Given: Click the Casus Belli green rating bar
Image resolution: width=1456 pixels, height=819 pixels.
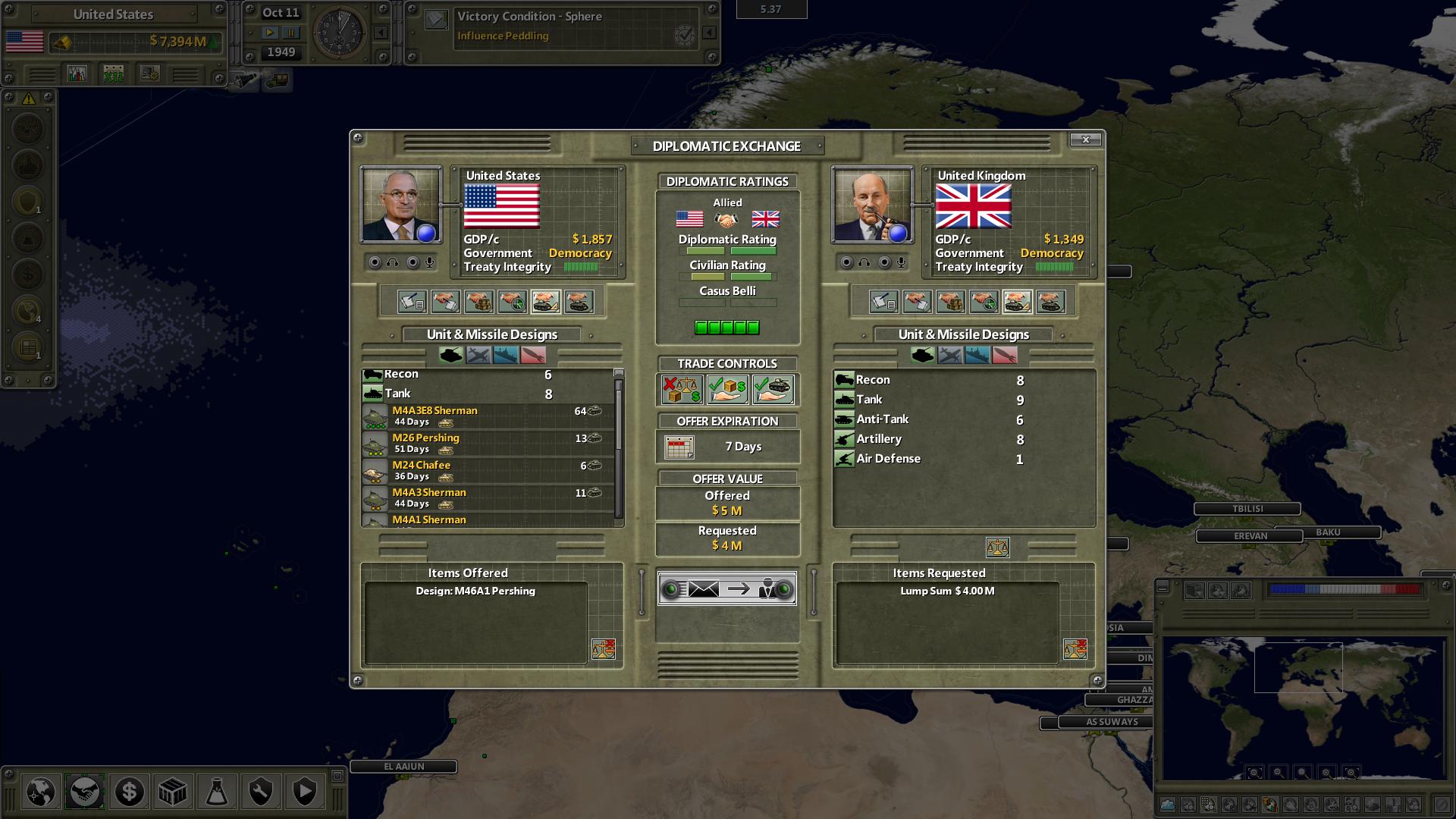Looking at the screenshot, I should [x=728, y=327].
